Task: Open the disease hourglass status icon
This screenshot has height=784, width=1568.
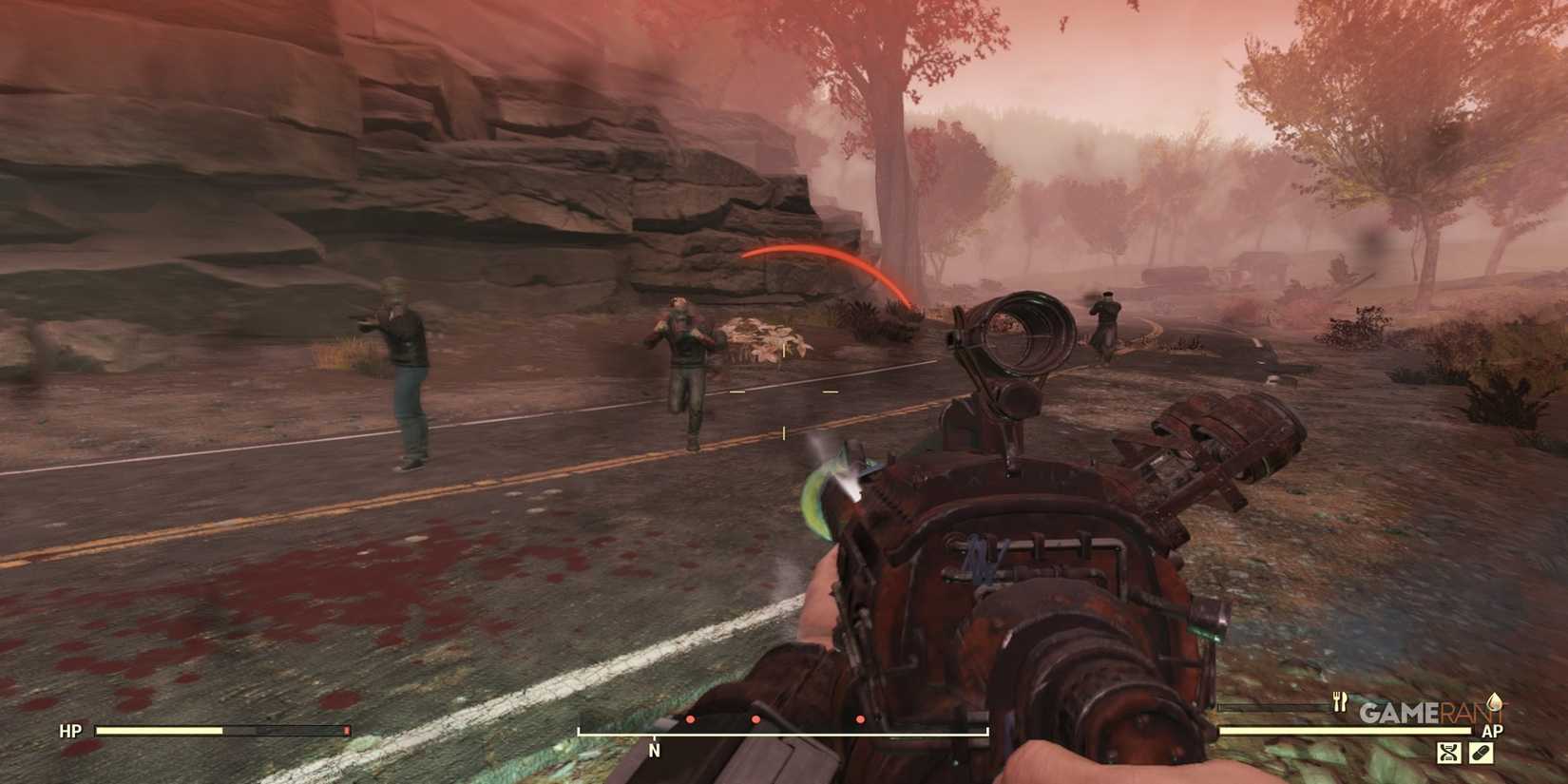Action: (1449, 753)
